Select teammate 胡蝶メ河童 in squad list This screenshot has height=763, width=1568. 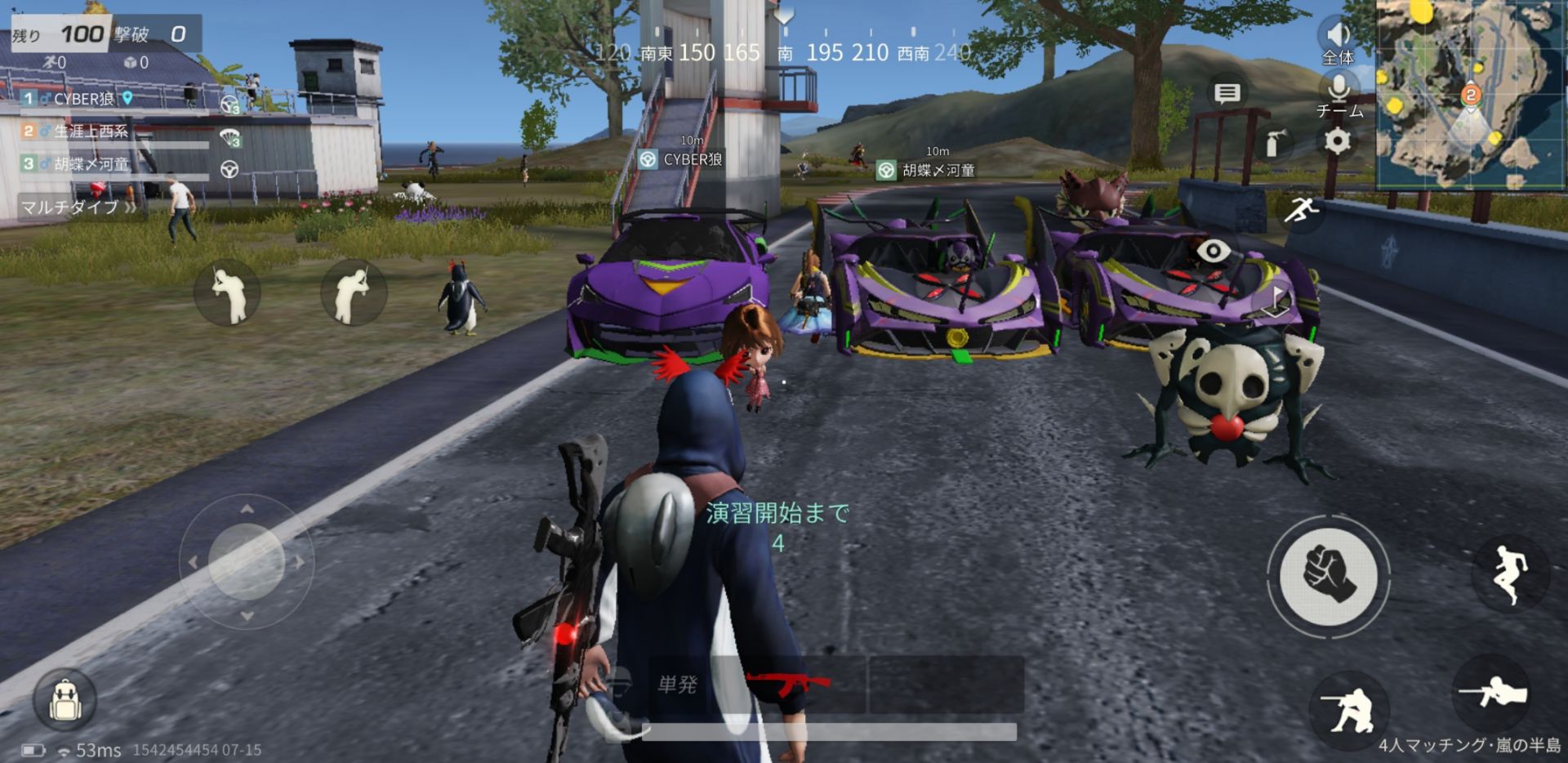(91, 164)
